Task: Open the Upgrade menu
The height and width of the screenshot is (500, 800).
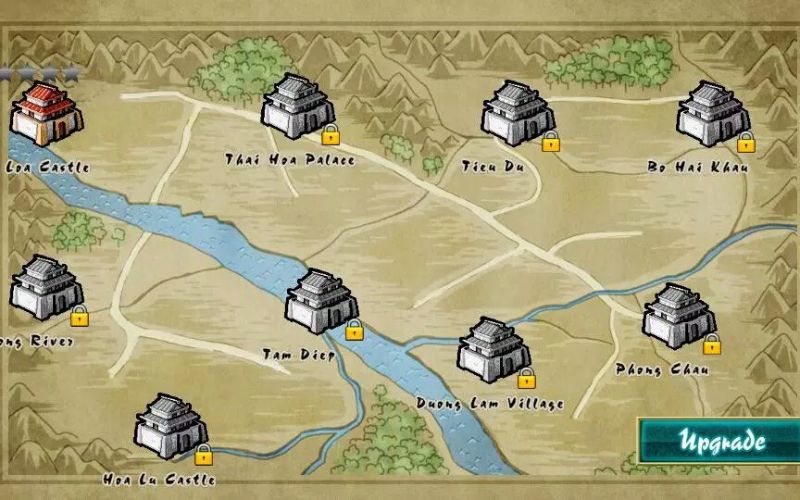Action: pos(722,441)
